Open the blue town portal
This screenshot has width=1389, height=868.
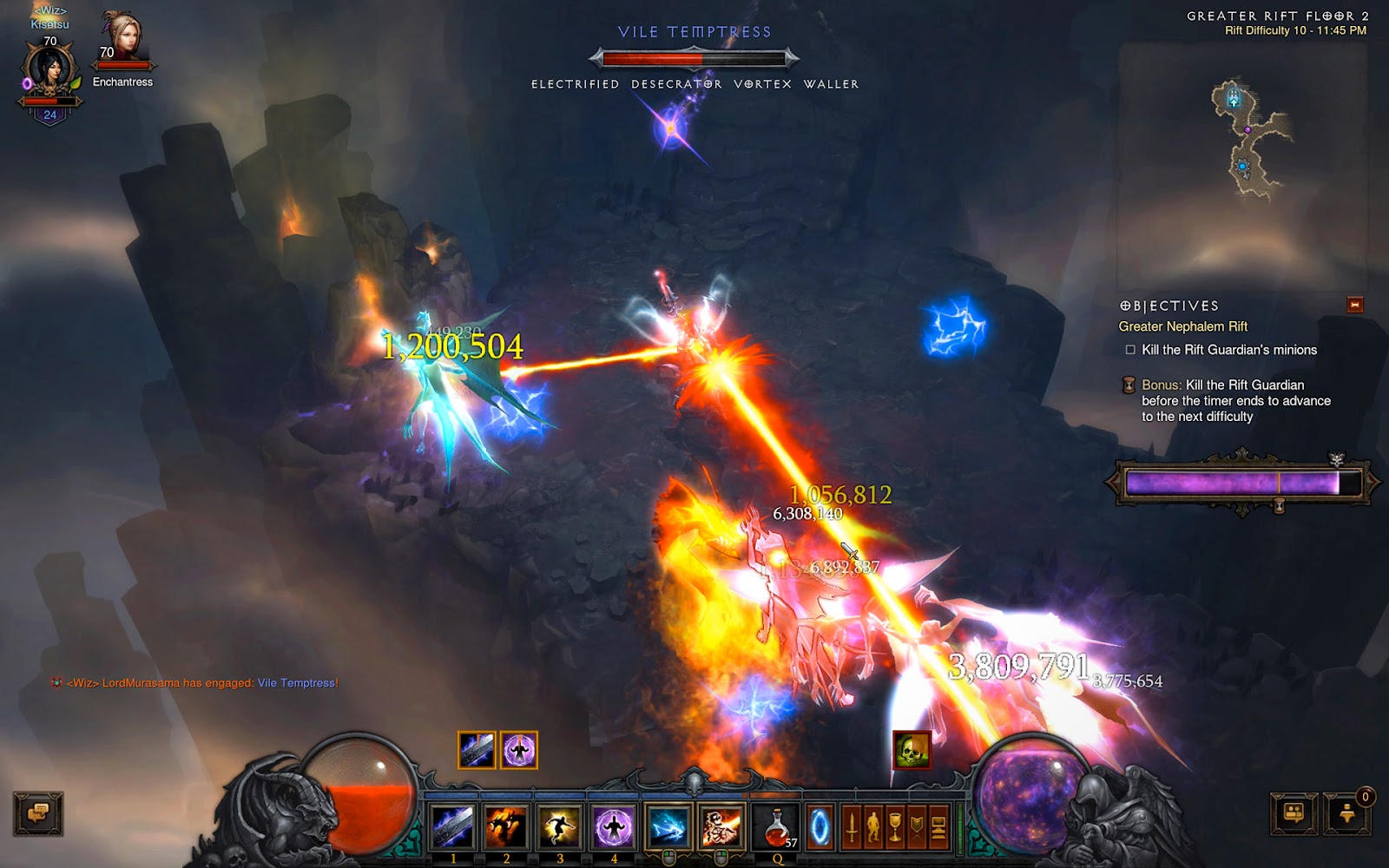point(820,828)
